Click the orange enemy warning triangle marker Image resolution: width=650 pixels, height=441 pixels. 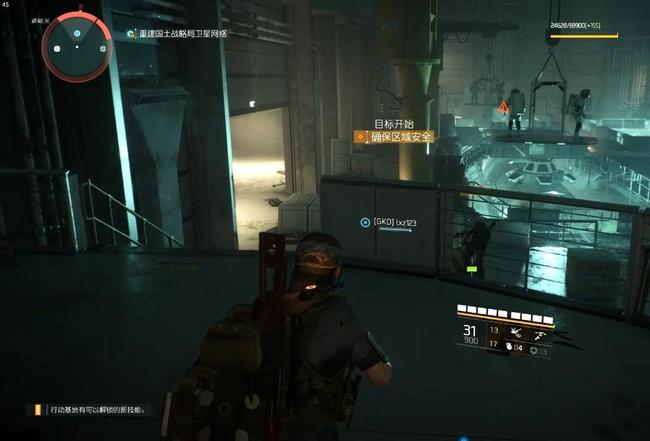point(503,105)
